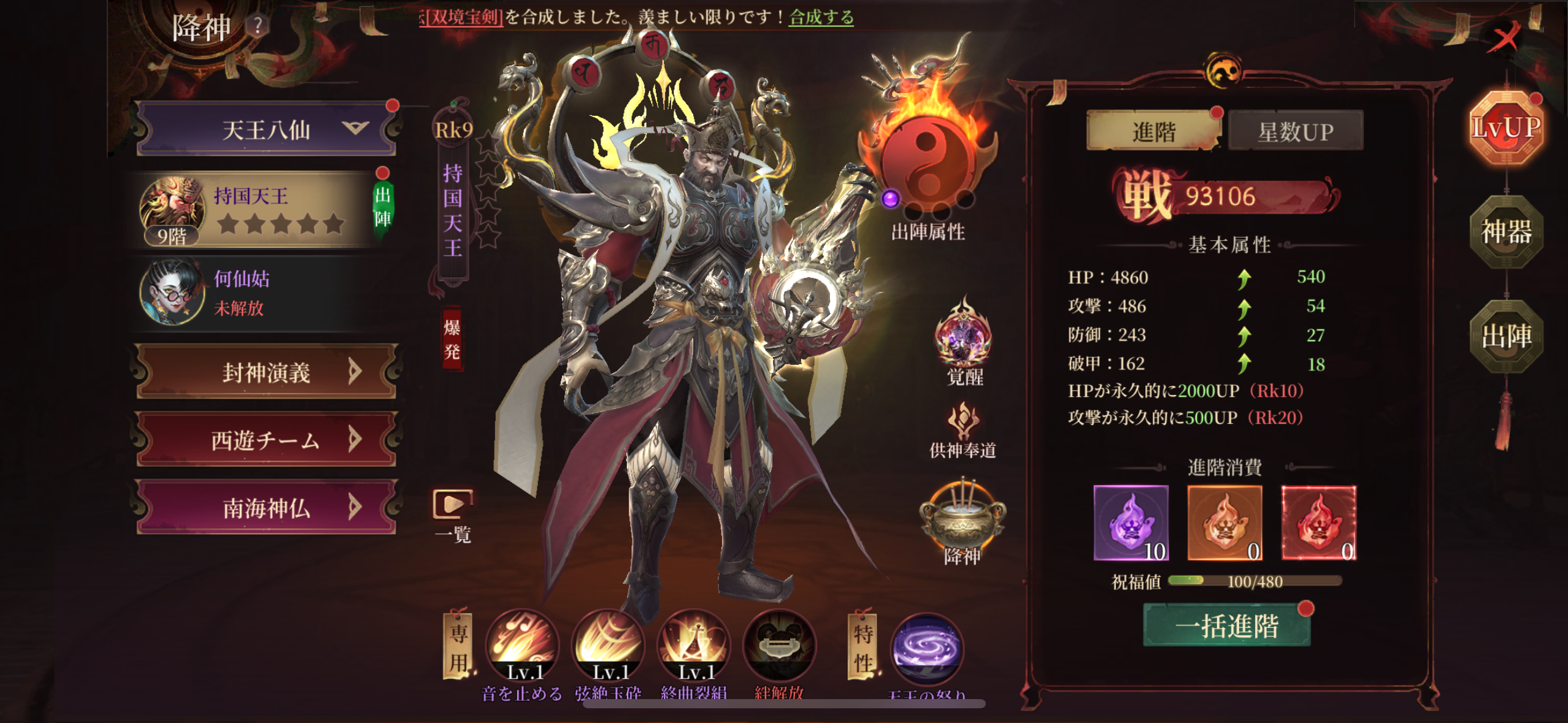The width and height of the screenshot is (1568, 723).
Task: Expand the 封神演義 category
Action: coord(265,372)
